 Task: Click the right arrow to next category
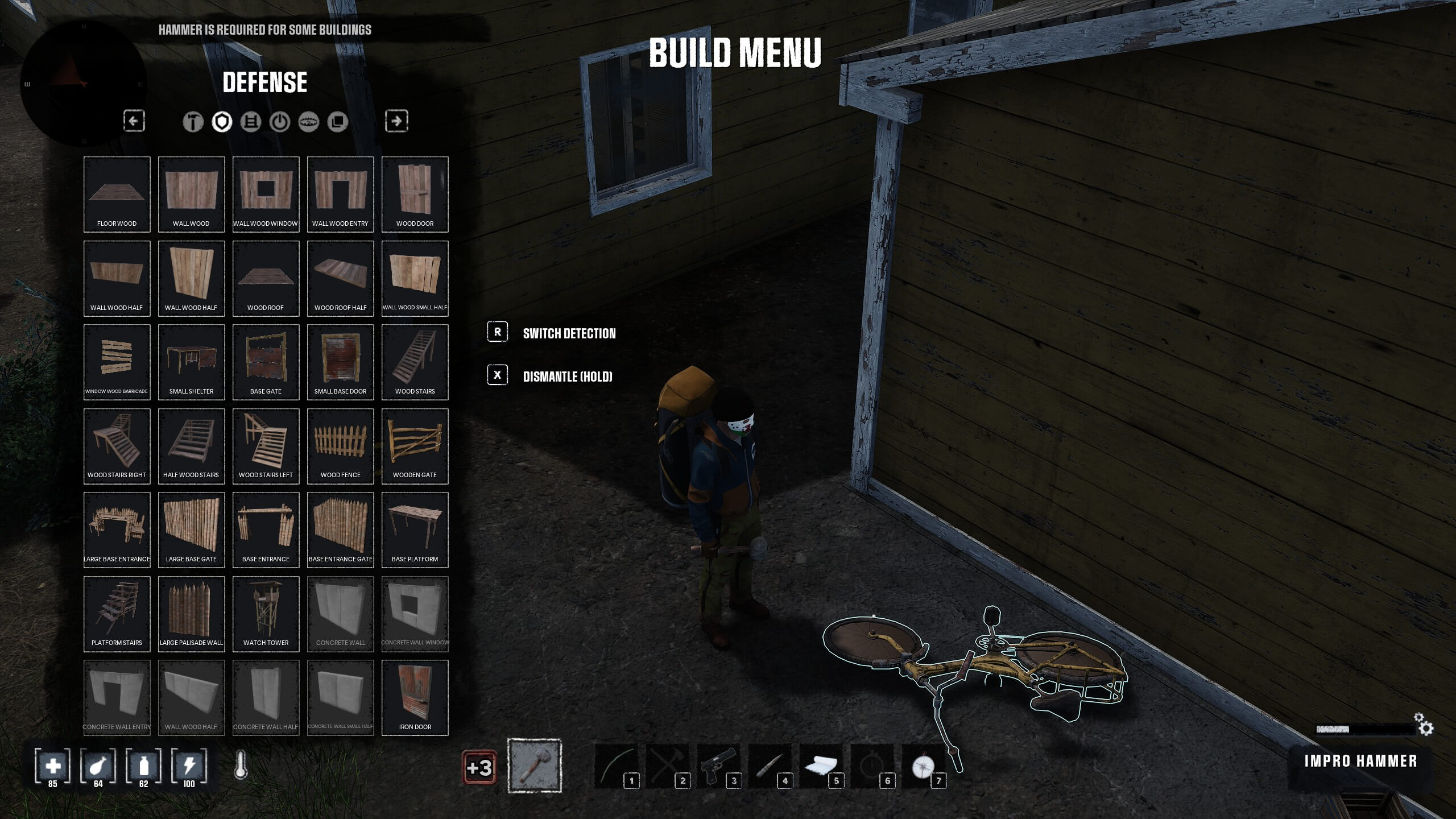click(398, 121)
